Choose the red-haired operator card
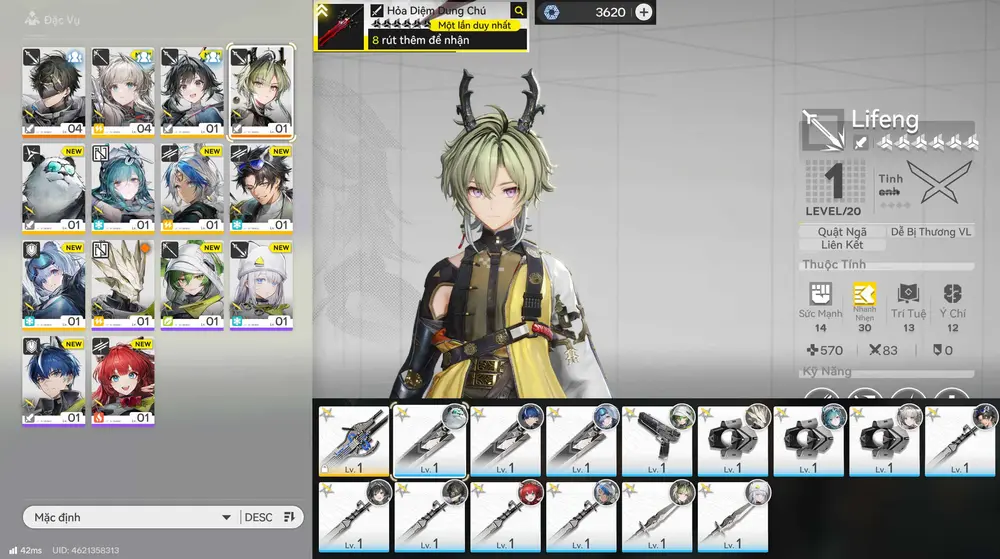 click(x=123, y=381)
